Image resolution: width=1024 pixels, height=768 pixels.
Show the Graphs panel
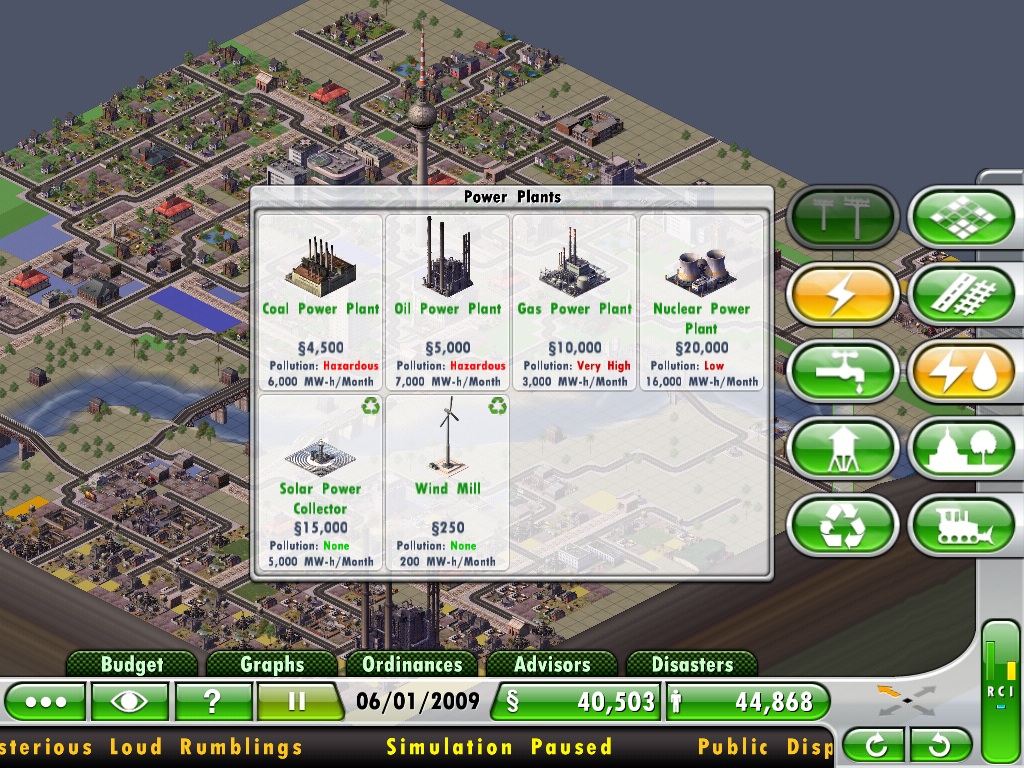272,664
